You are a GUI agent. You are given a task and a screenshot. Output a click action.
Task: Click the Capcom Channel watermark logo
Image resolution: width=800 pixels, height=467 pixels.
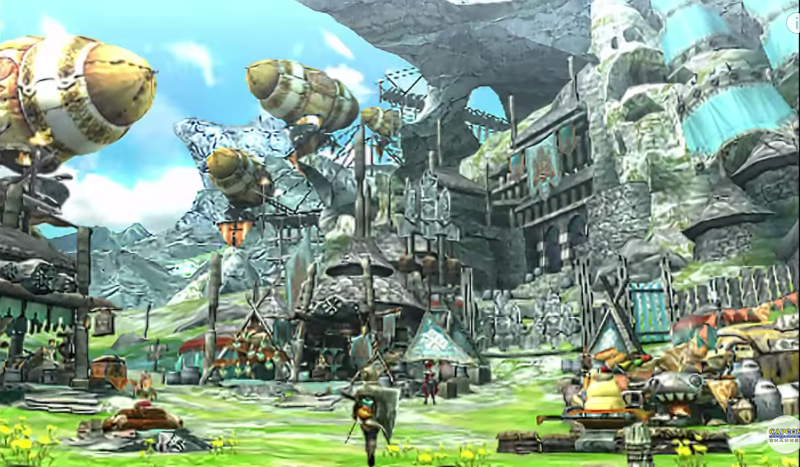click(x=783, y=438)
